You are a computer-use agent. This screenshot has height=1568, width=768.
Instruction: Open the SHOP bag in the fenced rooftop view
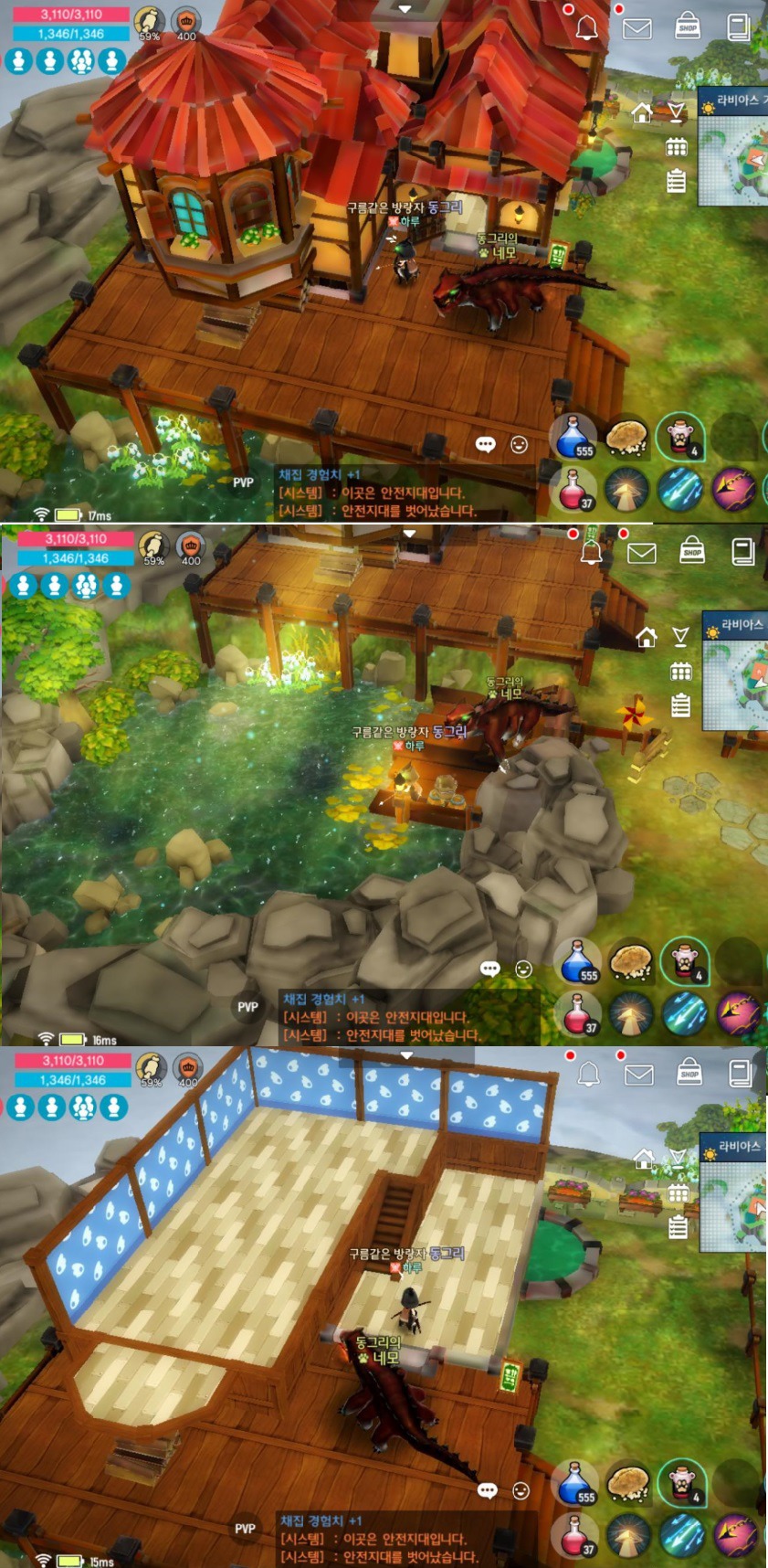click(689, 1072)
